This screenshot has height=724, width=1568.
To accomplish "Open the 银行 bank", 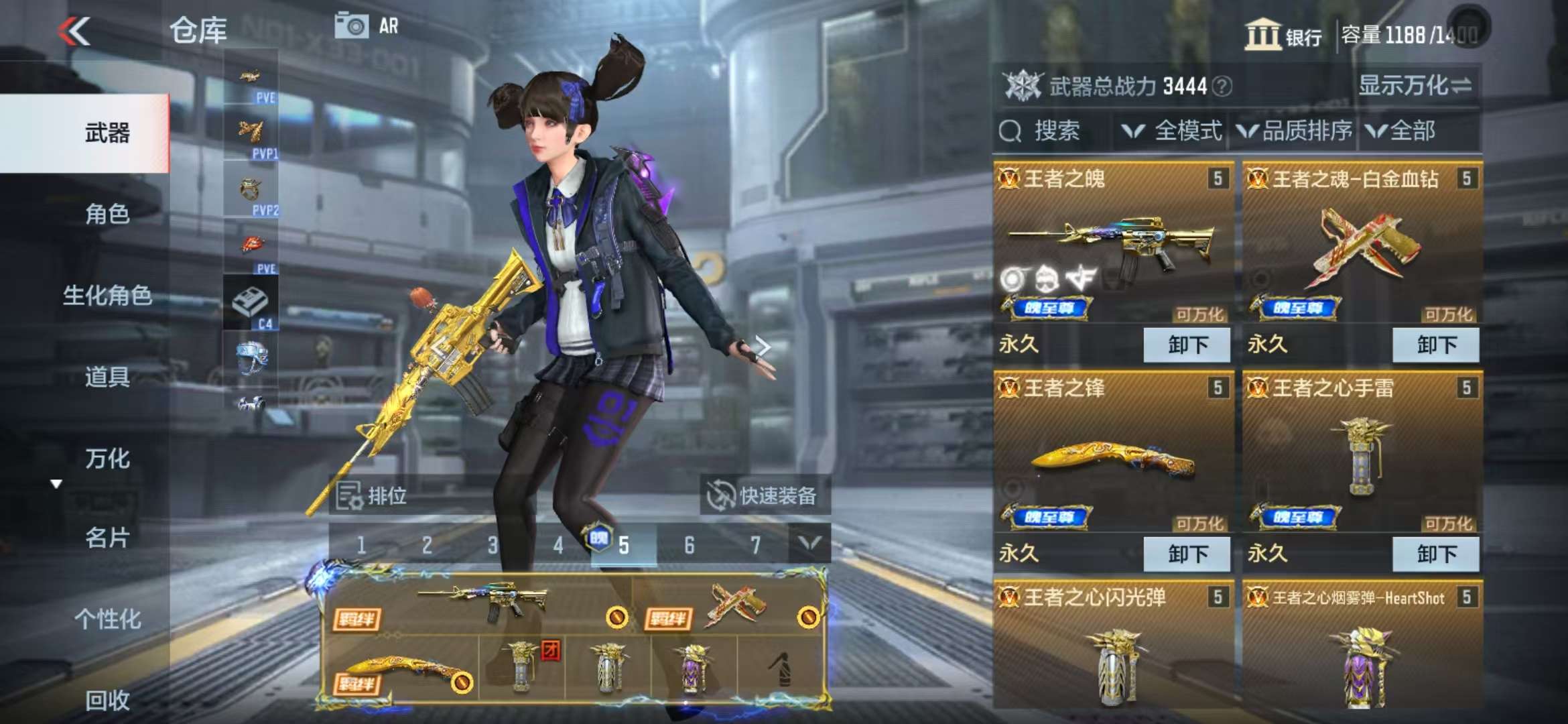I will point(1283,35).
